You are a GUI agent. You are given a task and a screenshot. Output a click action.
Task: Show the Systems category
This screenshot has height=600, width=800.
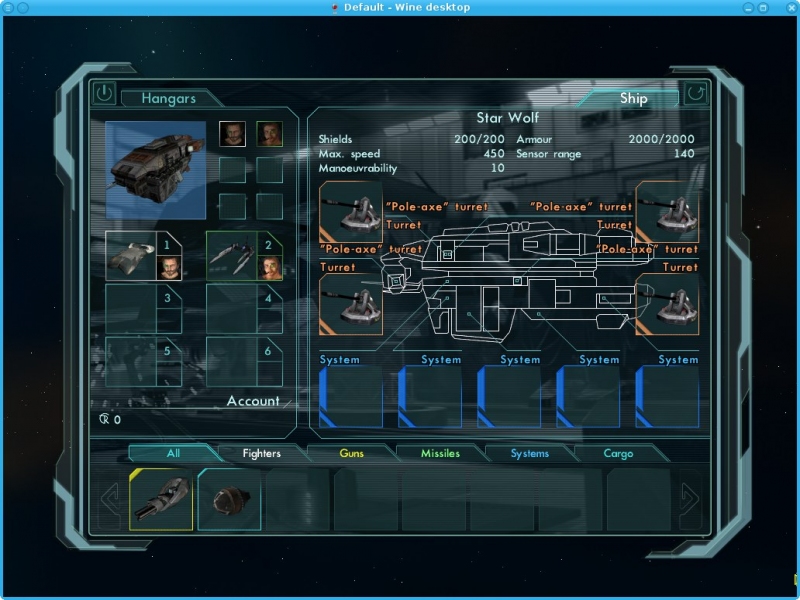[529, 453]
